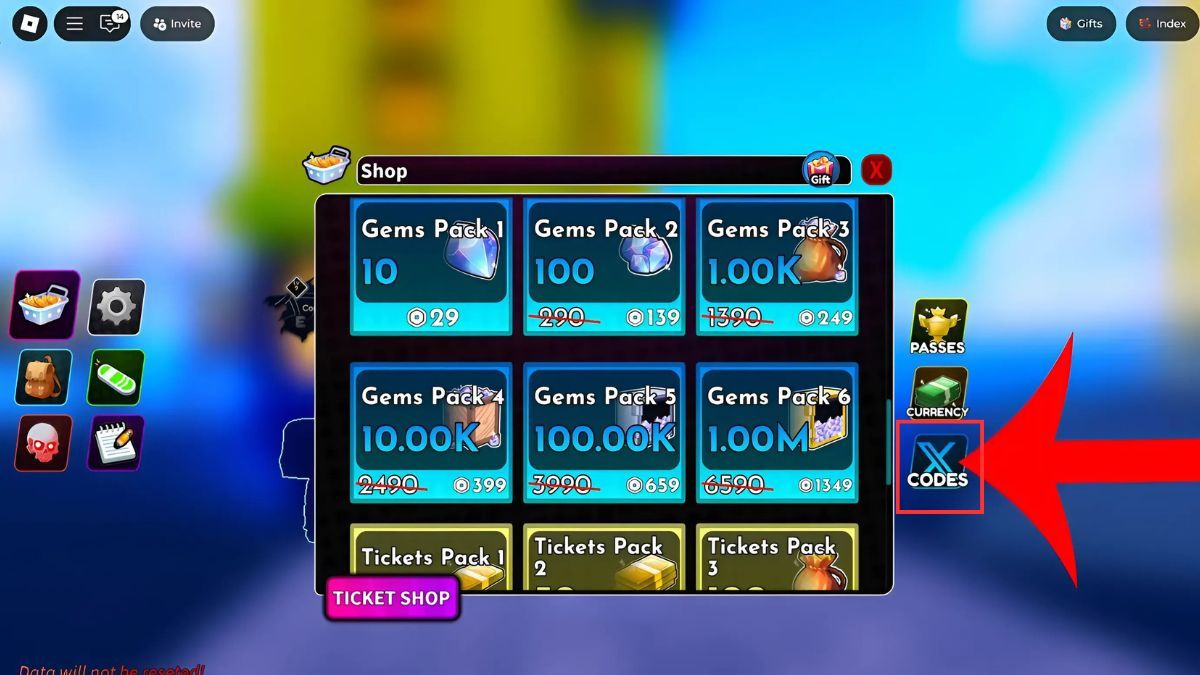The image size is (1200, 675).
Task: Choose Gems Pack 4 with 10.00K gems
Action: (x=432, y=432)
